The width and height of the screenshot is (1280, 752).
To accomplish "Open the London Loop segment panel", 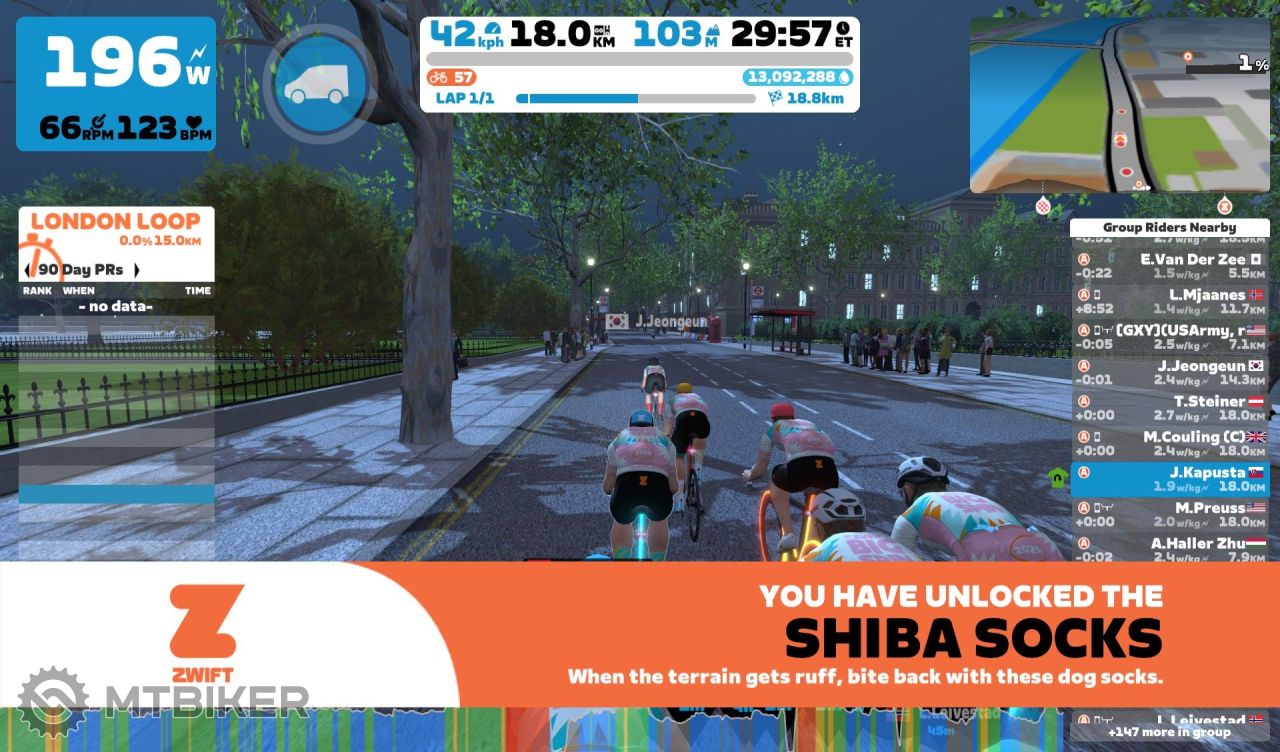I will (x=116, y=229).
